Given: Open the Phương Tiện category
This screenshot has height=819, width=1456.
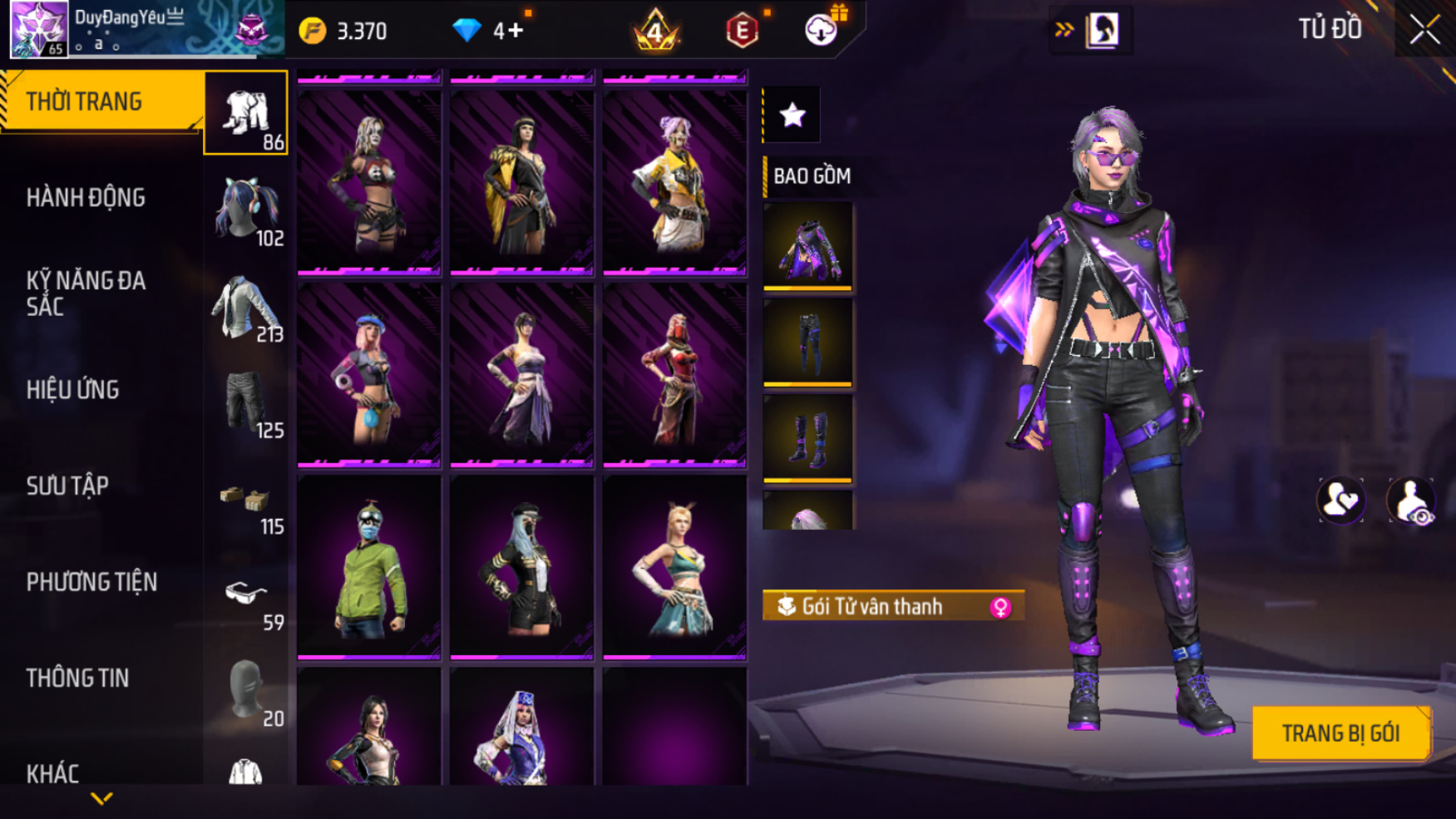Looking at the screenshot, I should click(91, 582).
